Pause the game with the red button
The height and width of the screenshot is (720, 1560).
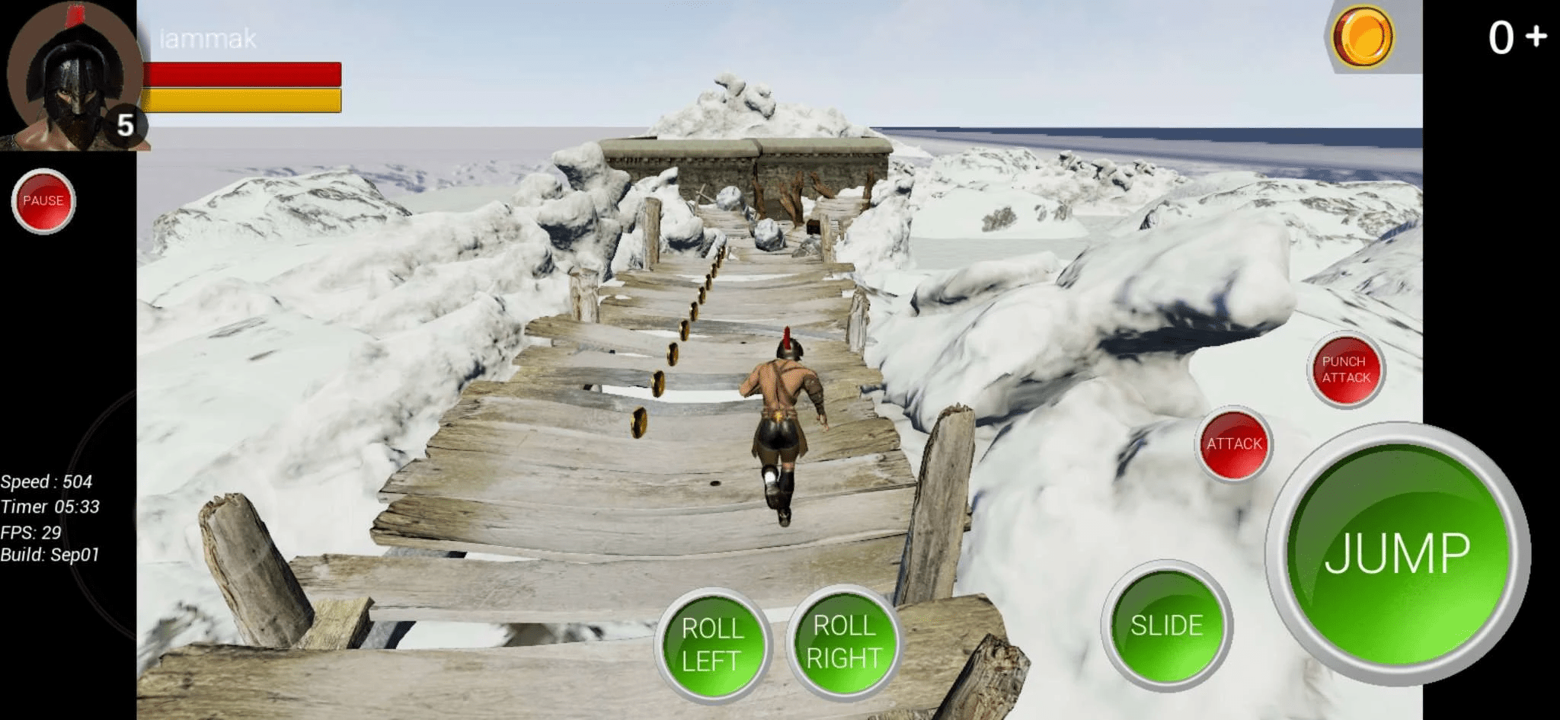pos(43,201)
